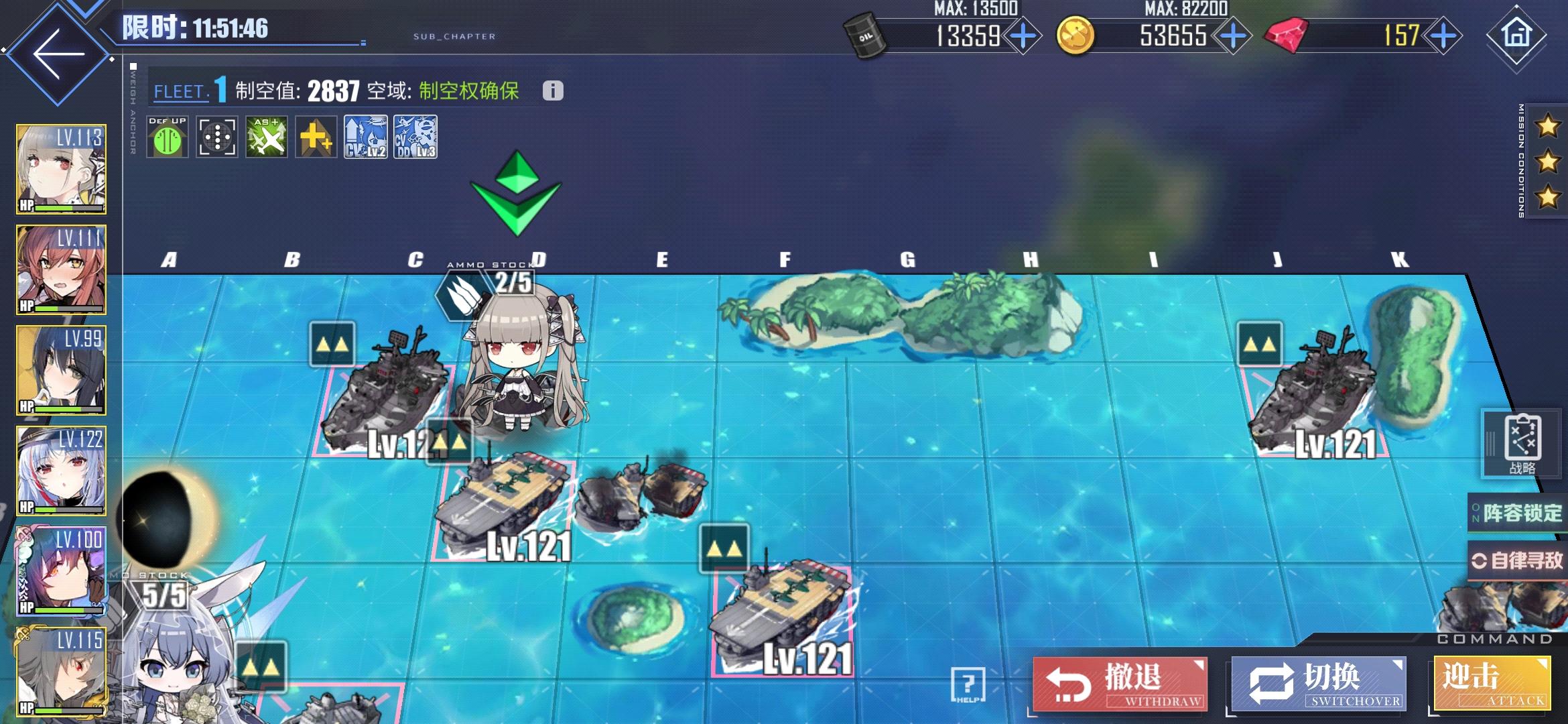1568x724 pixels.
Task: Click the formation dots buff icon
Action: [218, 137]
